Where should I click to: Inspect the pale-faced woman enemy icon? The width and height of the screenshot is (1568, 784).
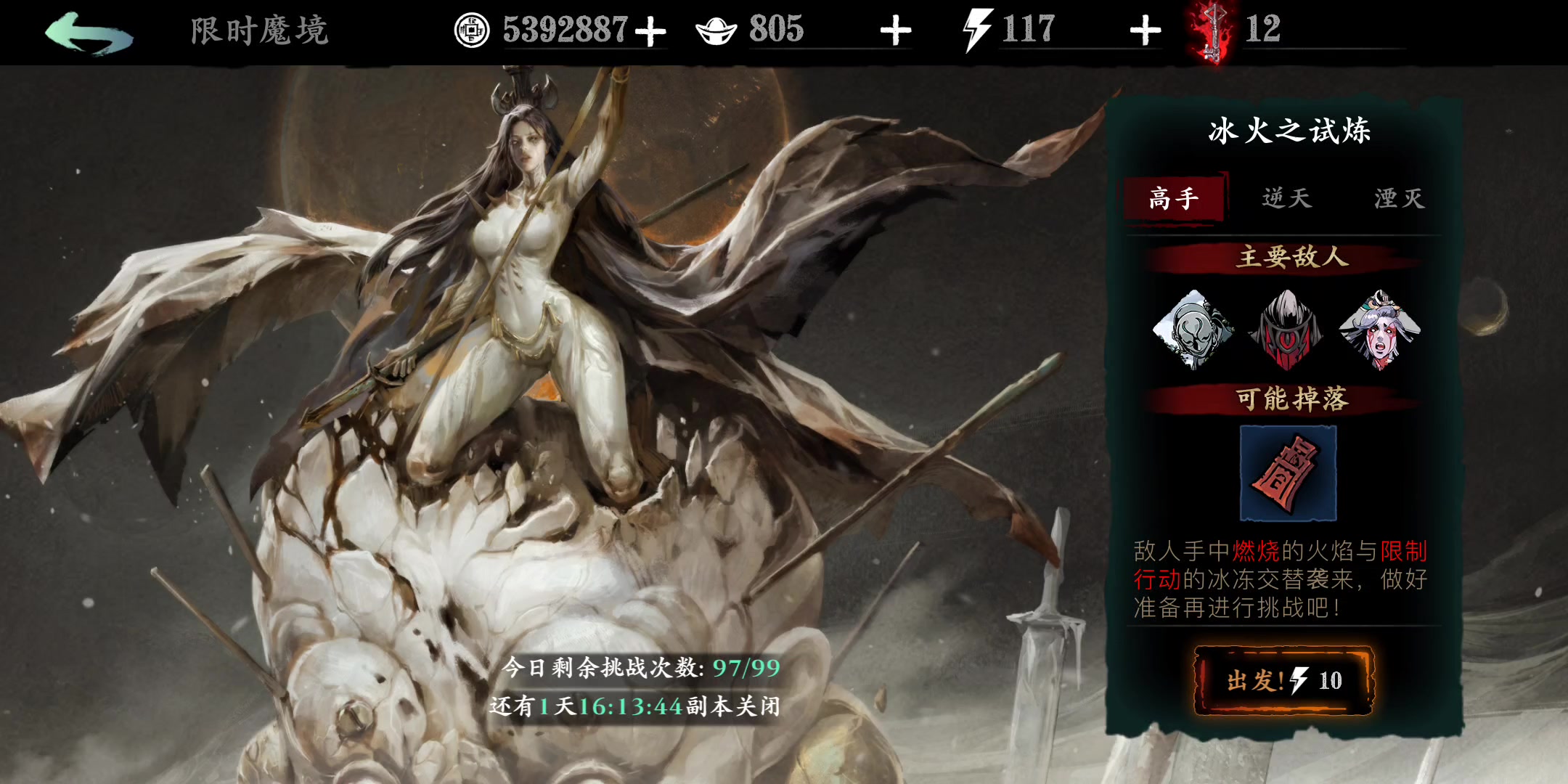[x=1379, y=330]
